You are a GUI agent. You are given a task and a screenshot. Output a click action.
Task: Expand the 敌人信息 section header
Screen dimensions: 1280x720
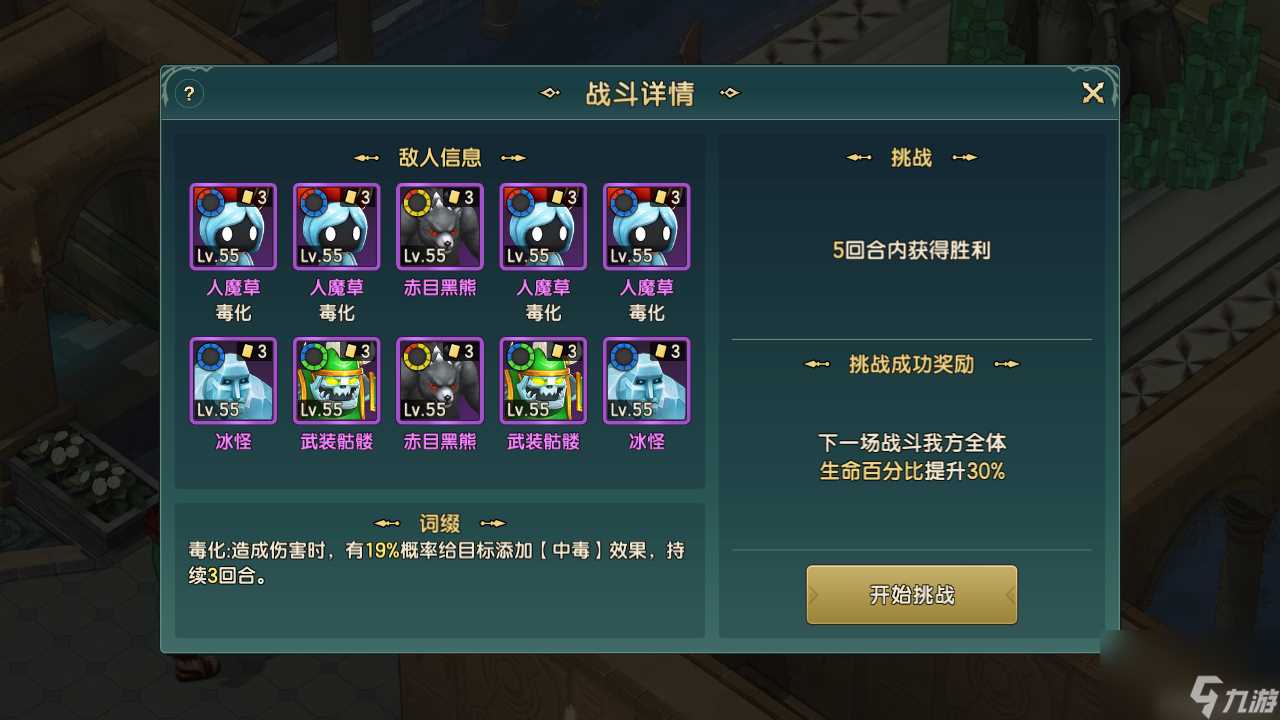[441, 157]
